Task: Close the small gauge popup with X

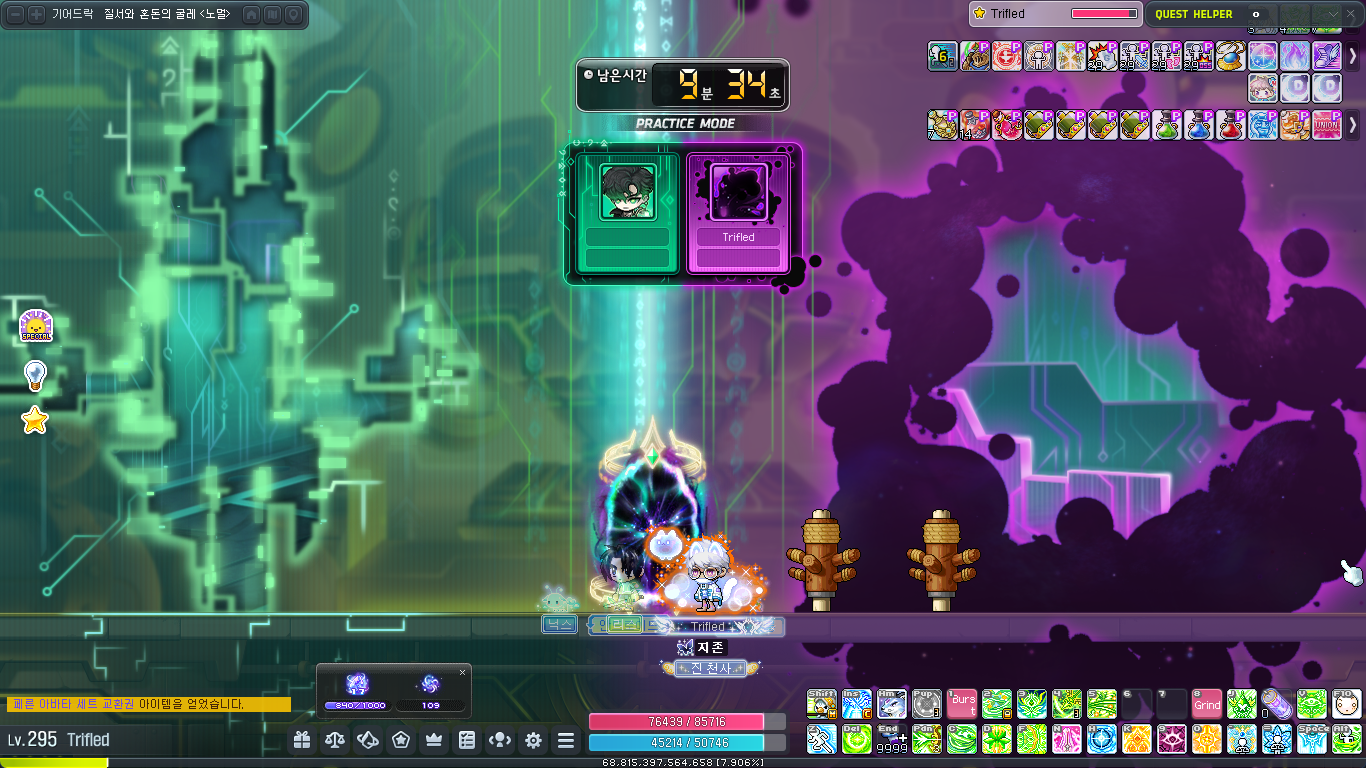Action: click(x=462, y=672)
